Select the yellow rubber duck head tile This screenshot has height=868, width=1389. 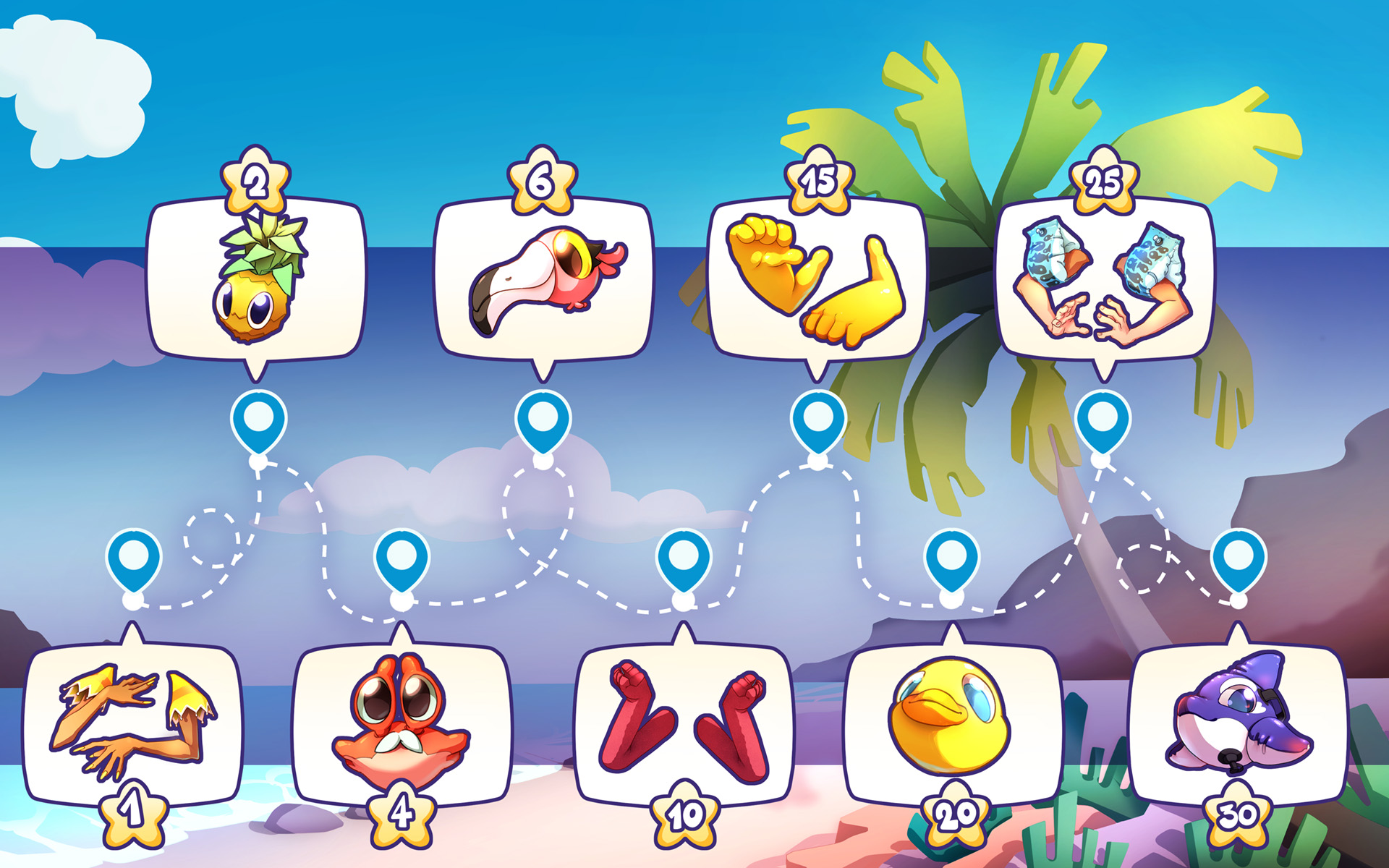pos(951,723)
